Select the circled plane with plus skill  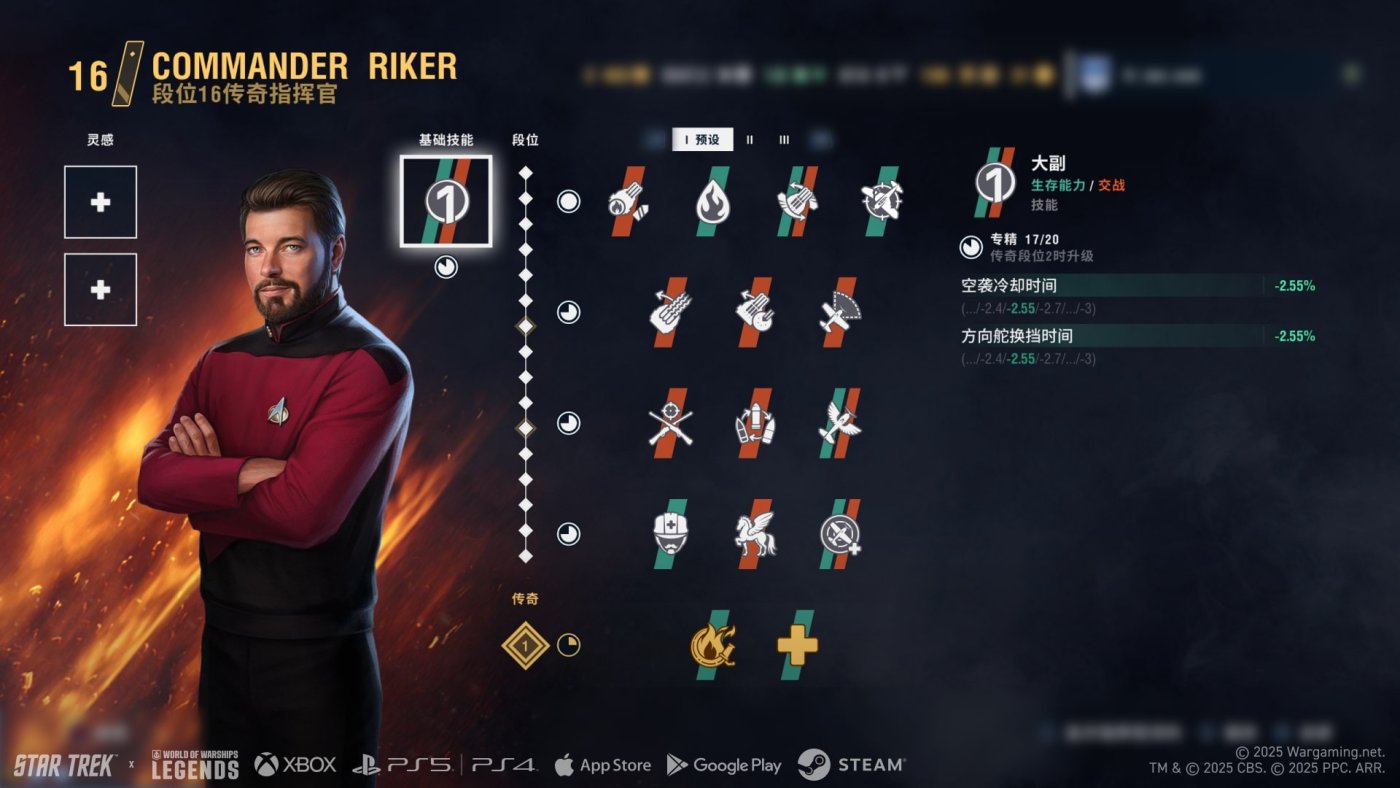839,534
